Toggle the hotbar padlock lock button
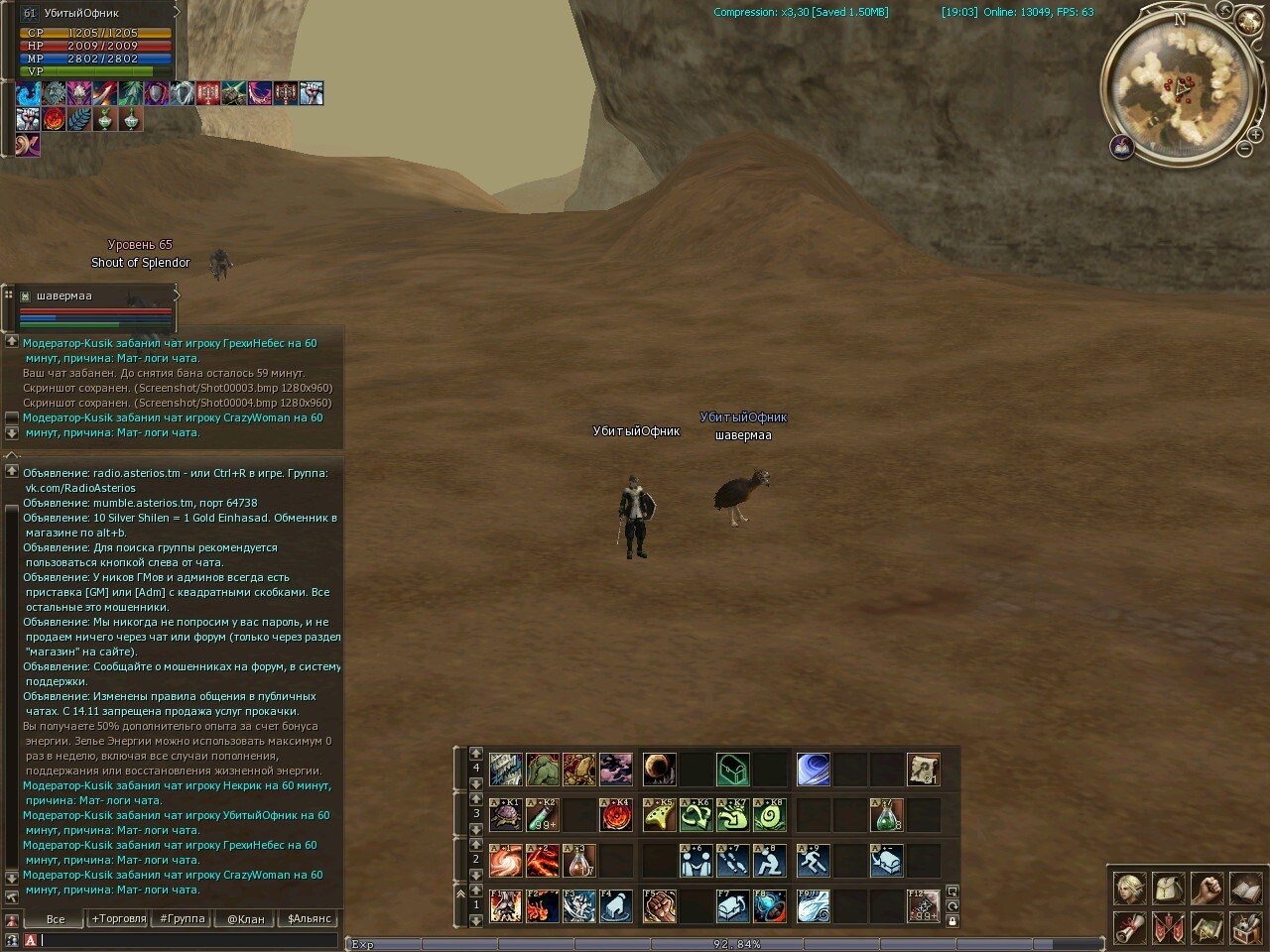The height and width of the screenshot is (952, 1270). click(x=952, y=921)
